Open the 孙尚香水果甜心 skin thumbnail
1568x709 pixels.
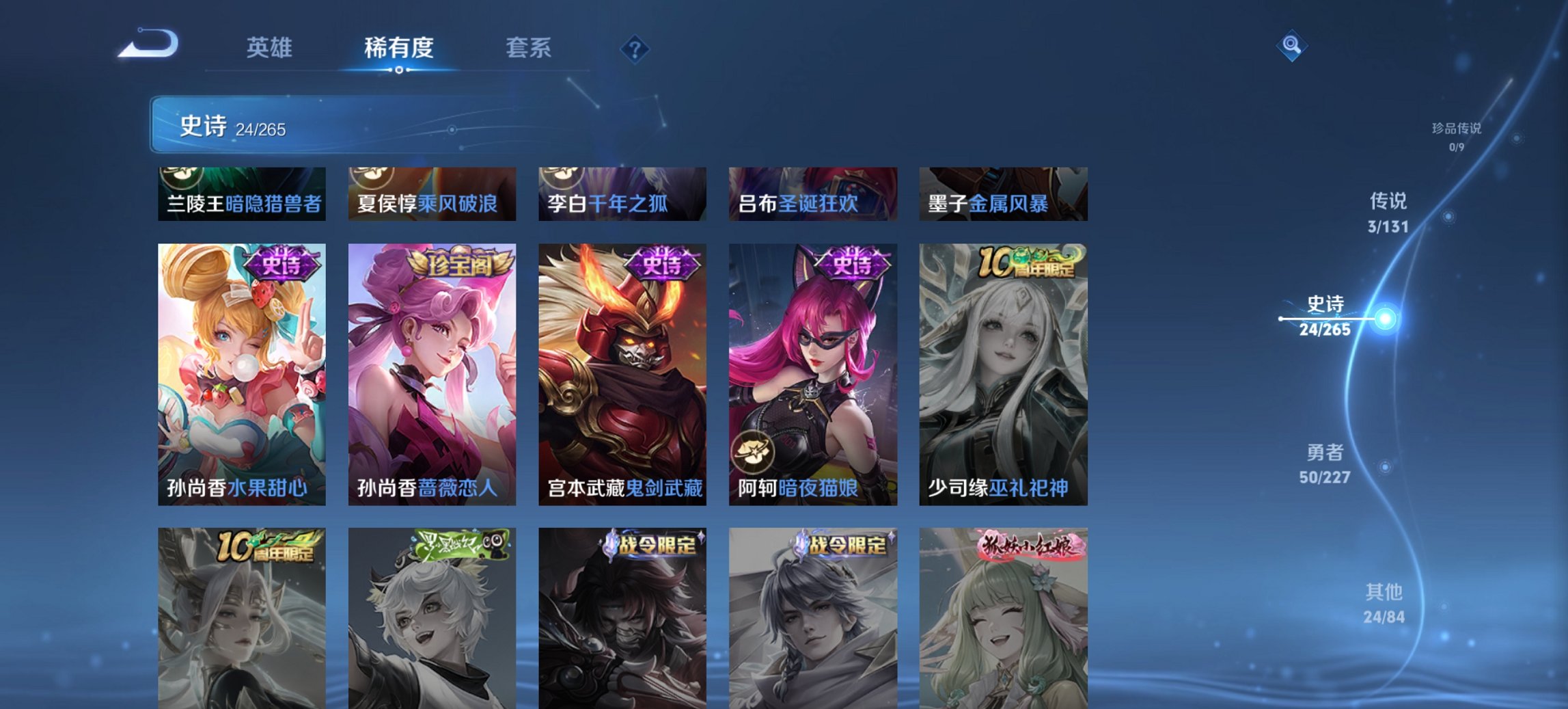(x=240, y=376)
